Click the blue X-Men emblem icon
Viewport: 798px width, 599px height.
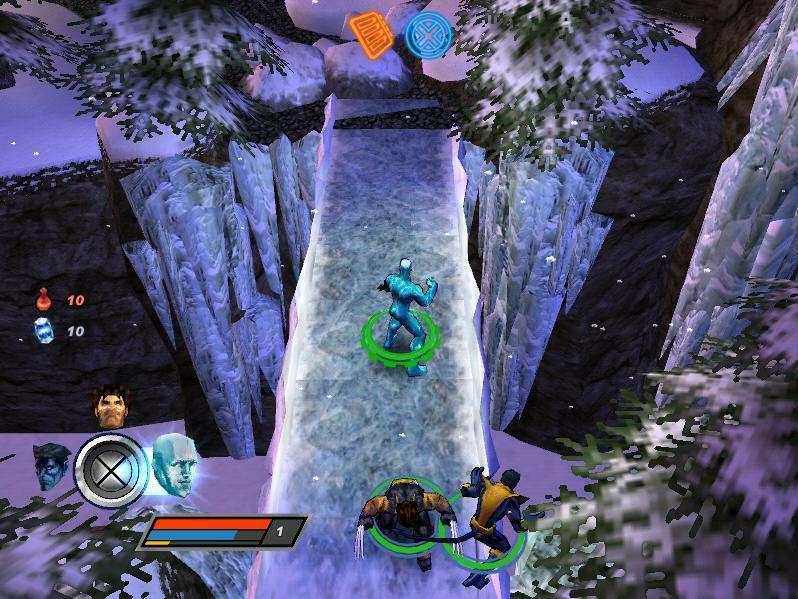click(427, 34)
